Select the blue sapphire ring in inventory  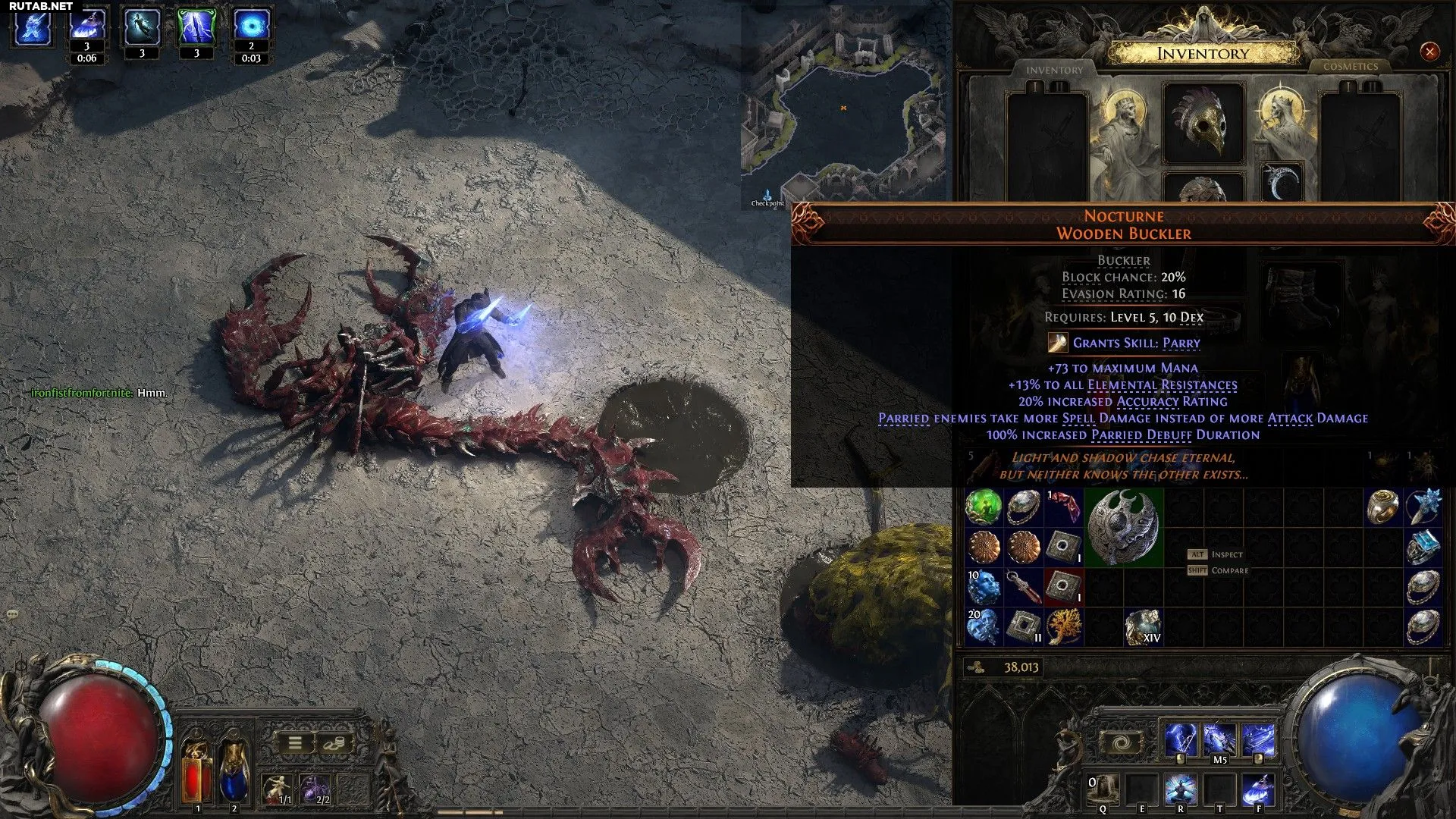pos(1423,547)
